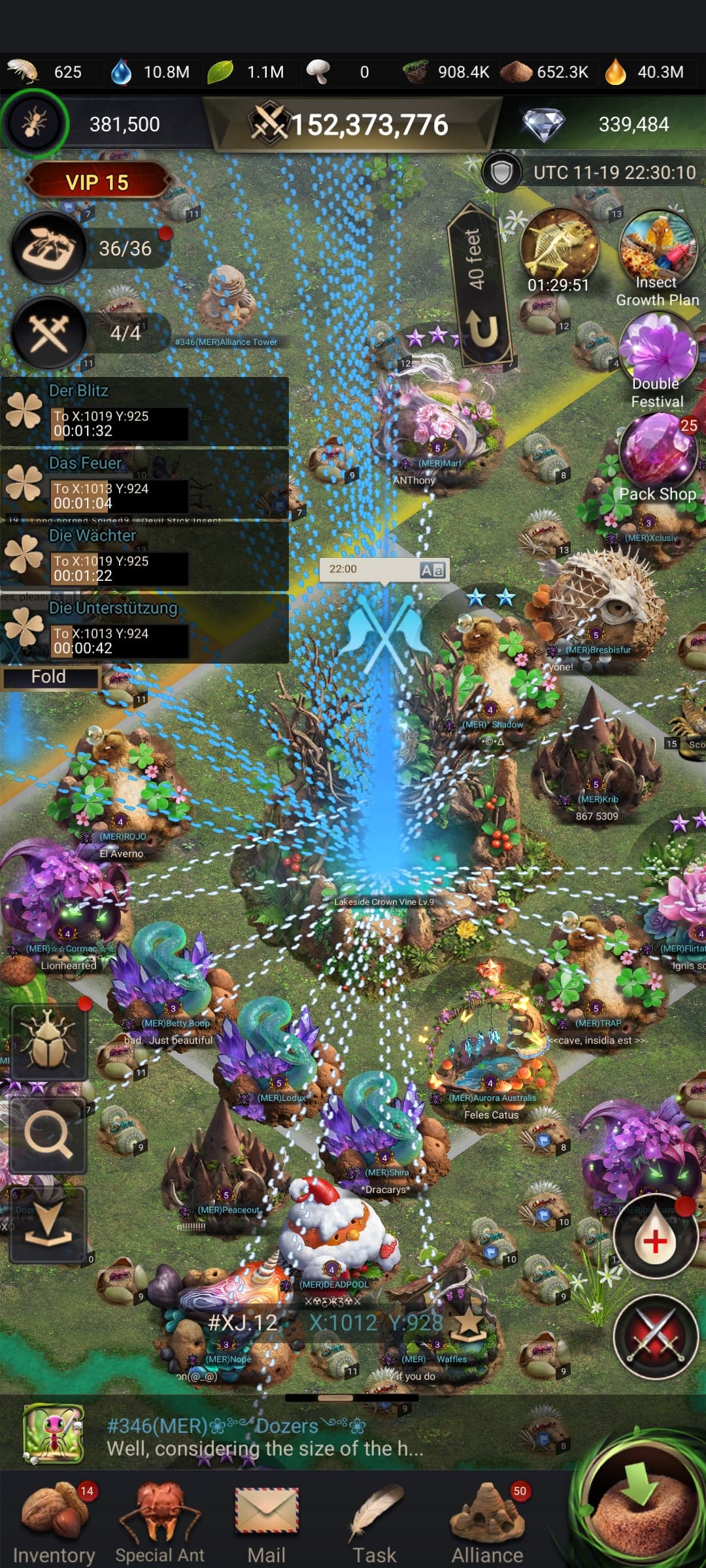Image resolution: width=706 pixels, height=1568 pixels.
Task: Open the Double Festival event
Action: point(657,356)
